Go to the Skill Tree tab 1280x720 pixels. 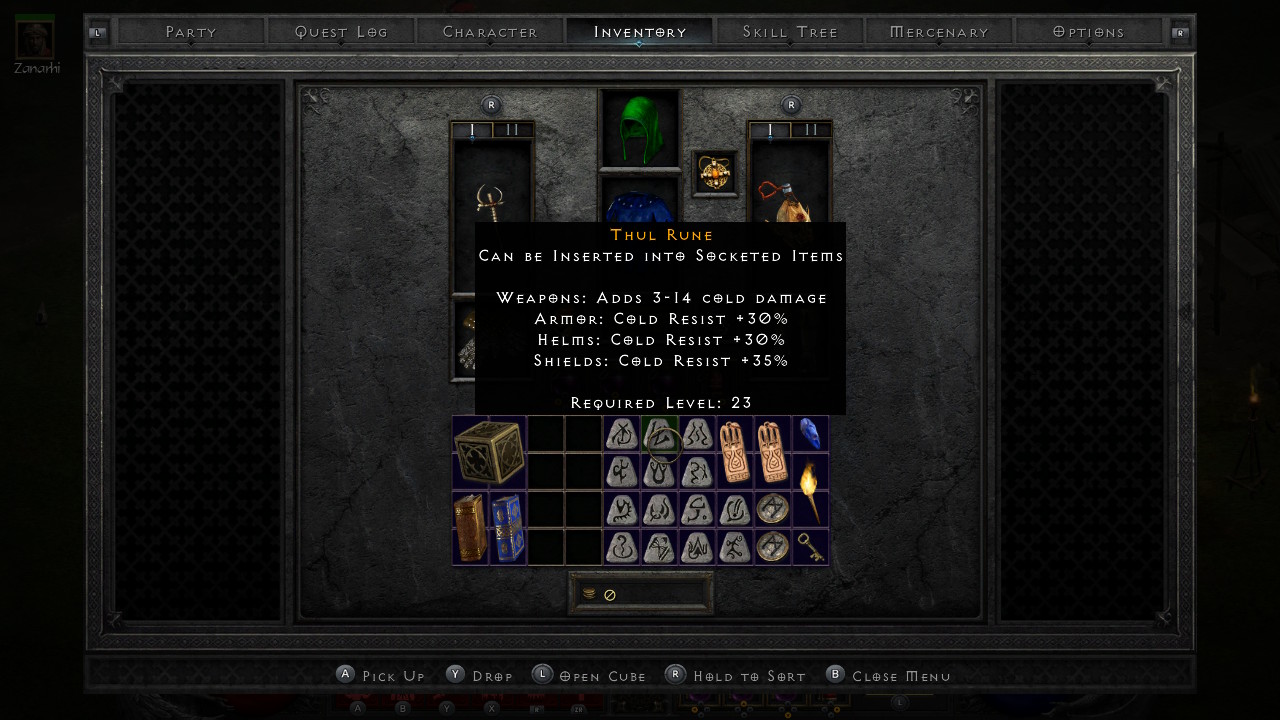(x=790, y=32)
